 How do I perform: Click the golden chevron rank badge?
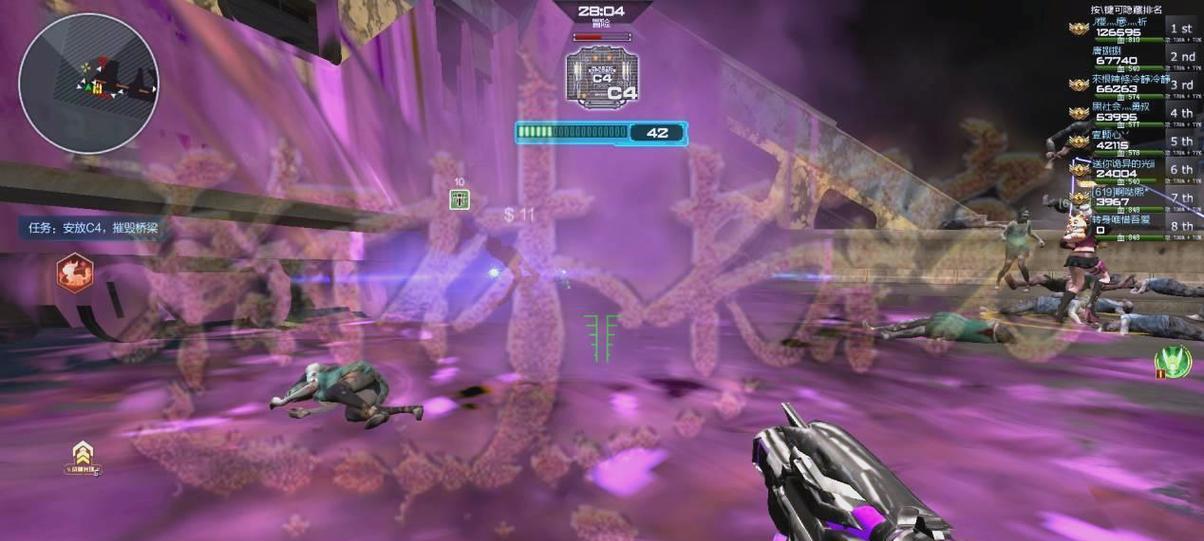point(82,456)
